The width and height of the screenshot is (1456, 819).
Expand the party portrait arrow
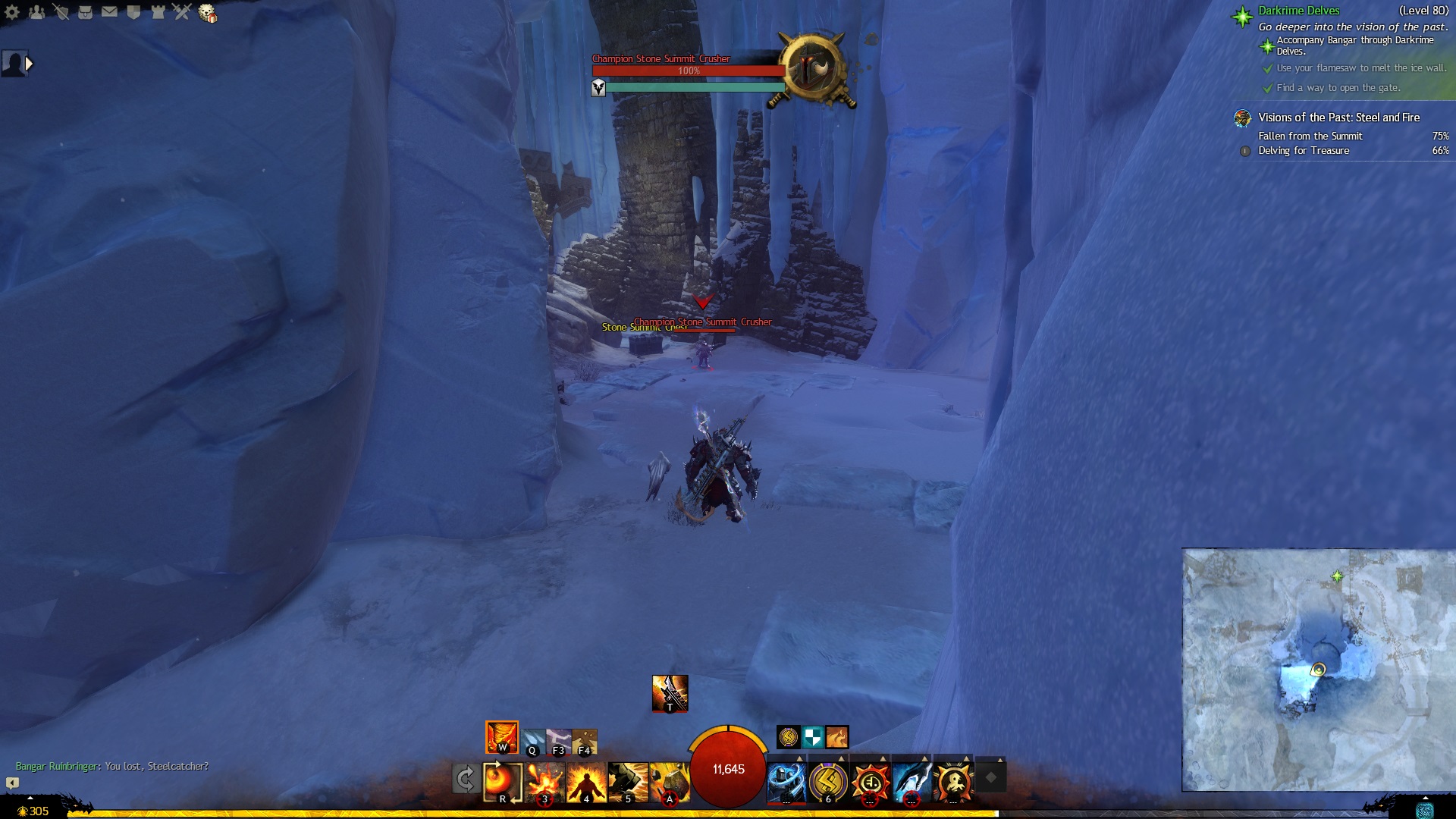pyautogui.click(x=29, y=64)
